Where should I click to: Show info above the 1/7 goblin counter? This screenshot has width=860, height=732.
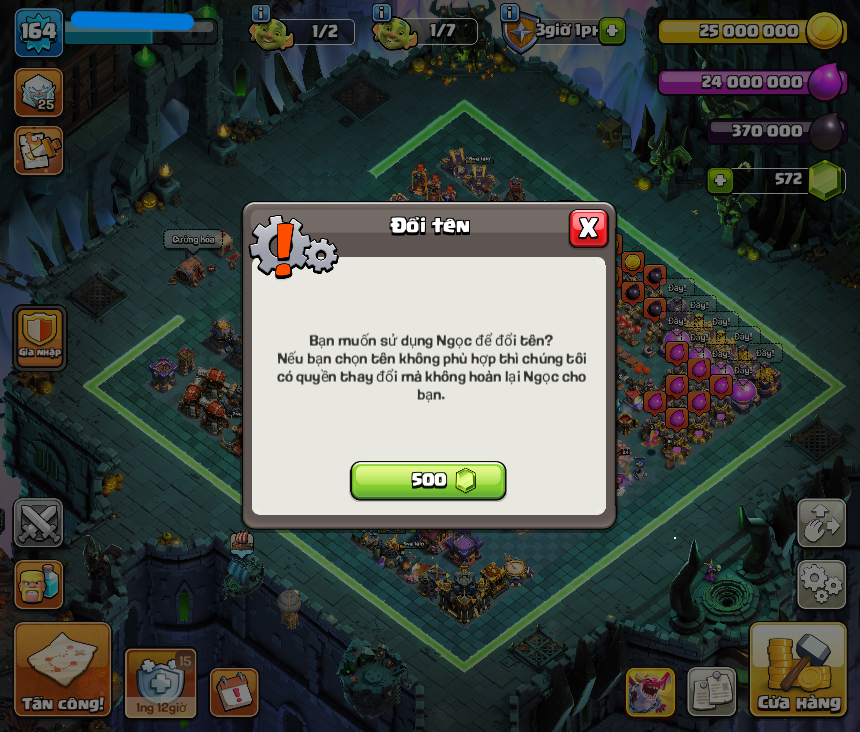[x=382, y=13]
